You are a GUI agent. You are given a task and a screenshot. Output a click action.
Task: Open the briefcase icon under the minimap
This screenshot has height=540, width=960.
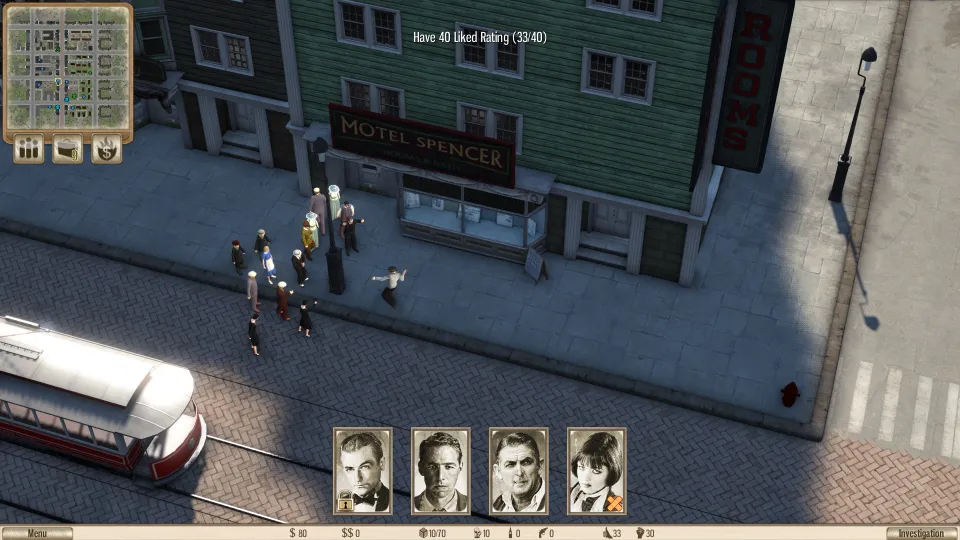click(68, 149)
